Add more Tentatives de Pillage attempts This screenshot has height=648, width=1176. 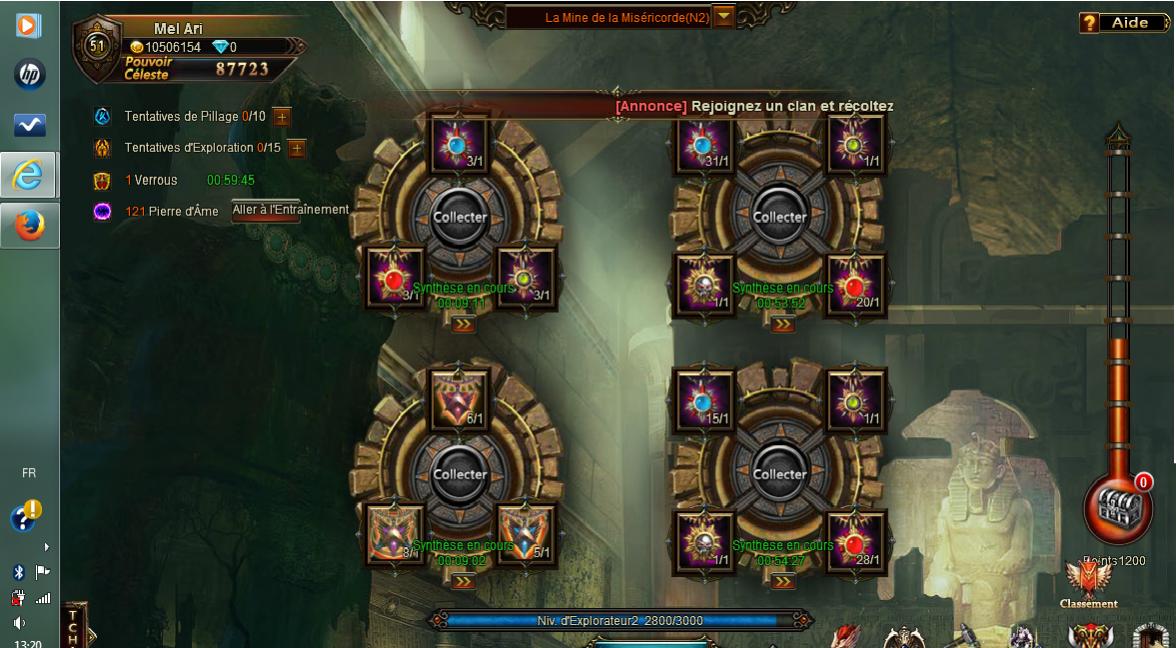281,116
